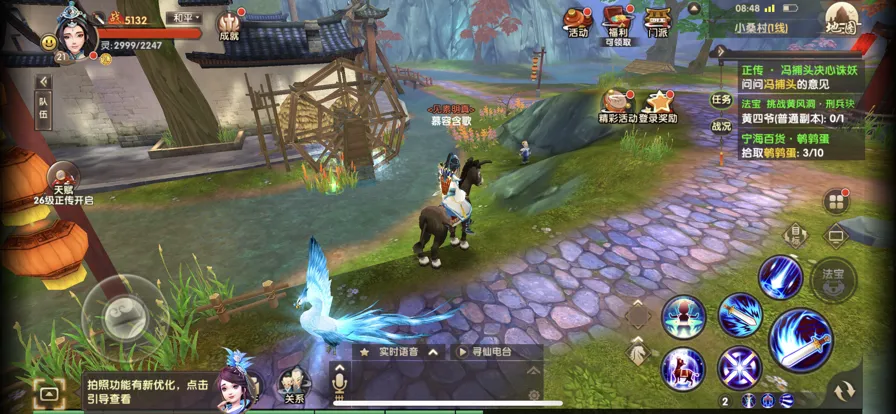896x414 pixels.
Task: Claim 登录奖励 login rewards
Action: 660,105
